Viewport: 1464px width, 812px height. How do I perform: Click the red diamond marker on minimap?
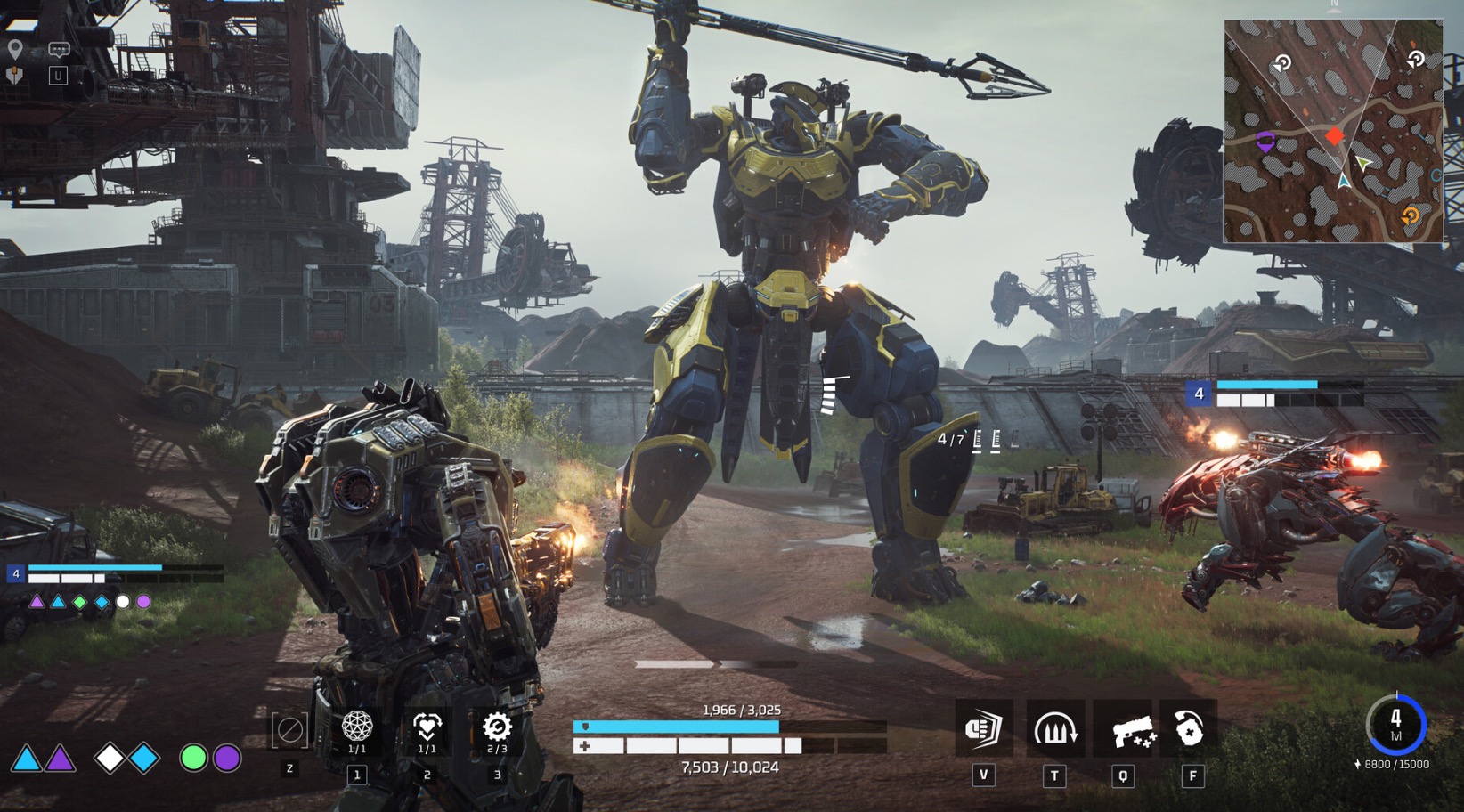[1334, 136]
